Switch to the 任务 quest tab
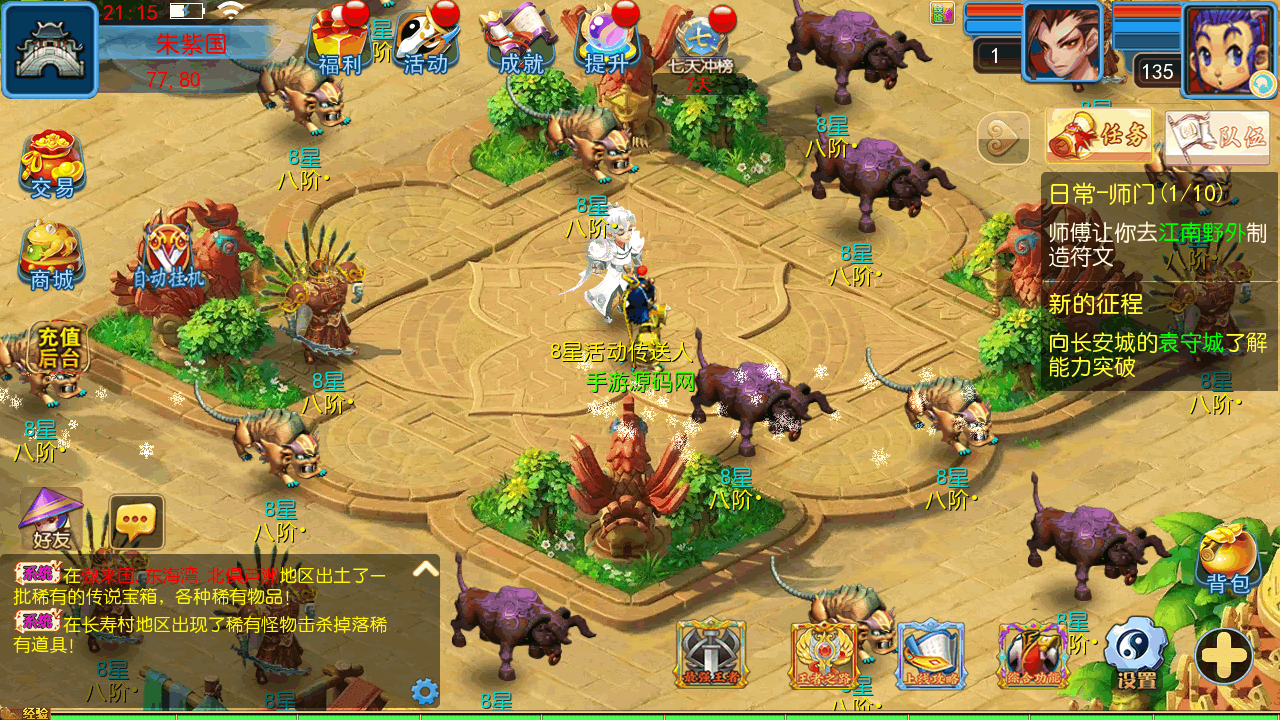The width and height of the screenshot is (1280, 720). coord(1099,136)
